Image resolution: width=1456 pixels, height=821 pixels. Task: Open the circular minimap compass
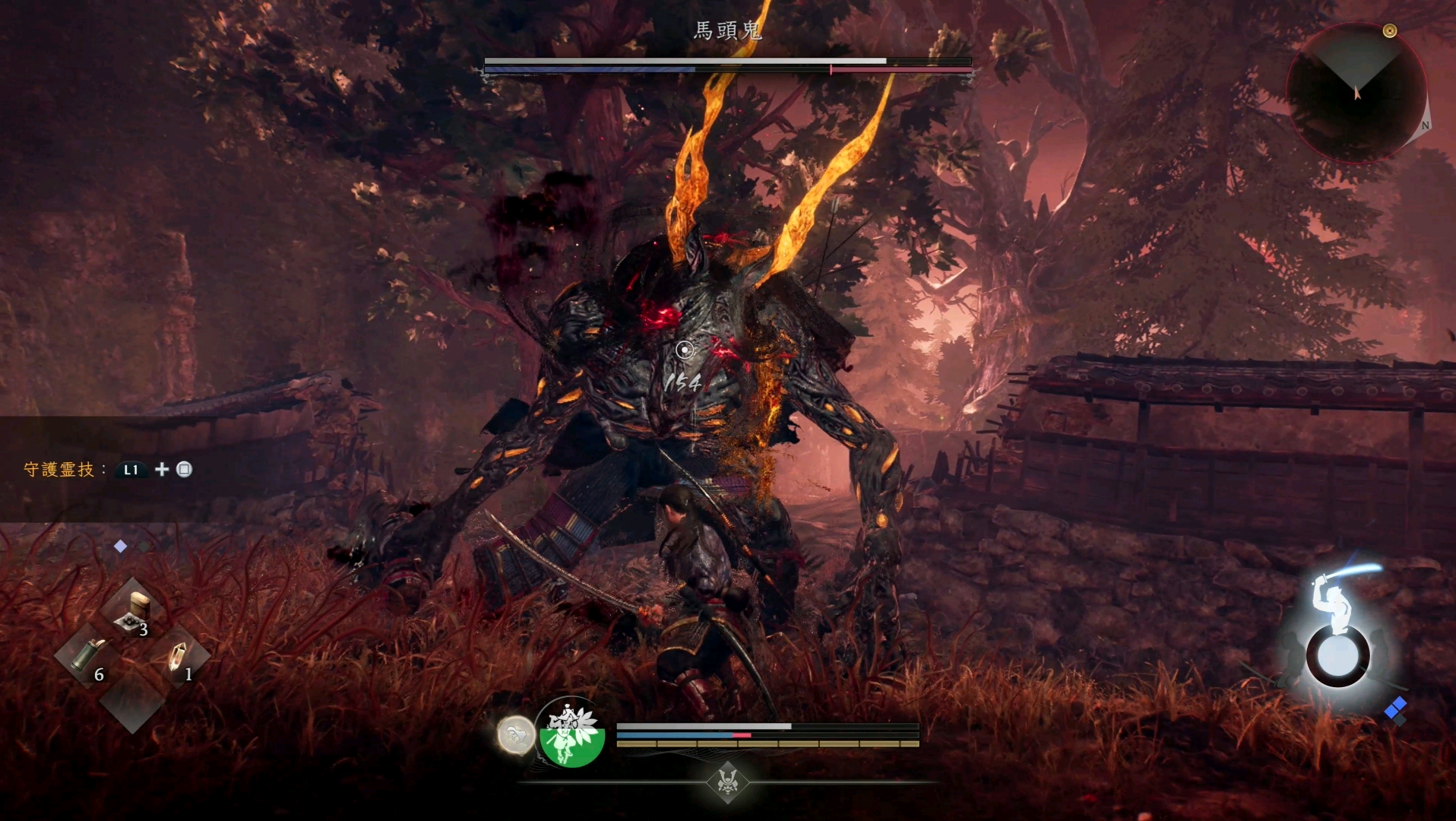[x=1356, y=93]
